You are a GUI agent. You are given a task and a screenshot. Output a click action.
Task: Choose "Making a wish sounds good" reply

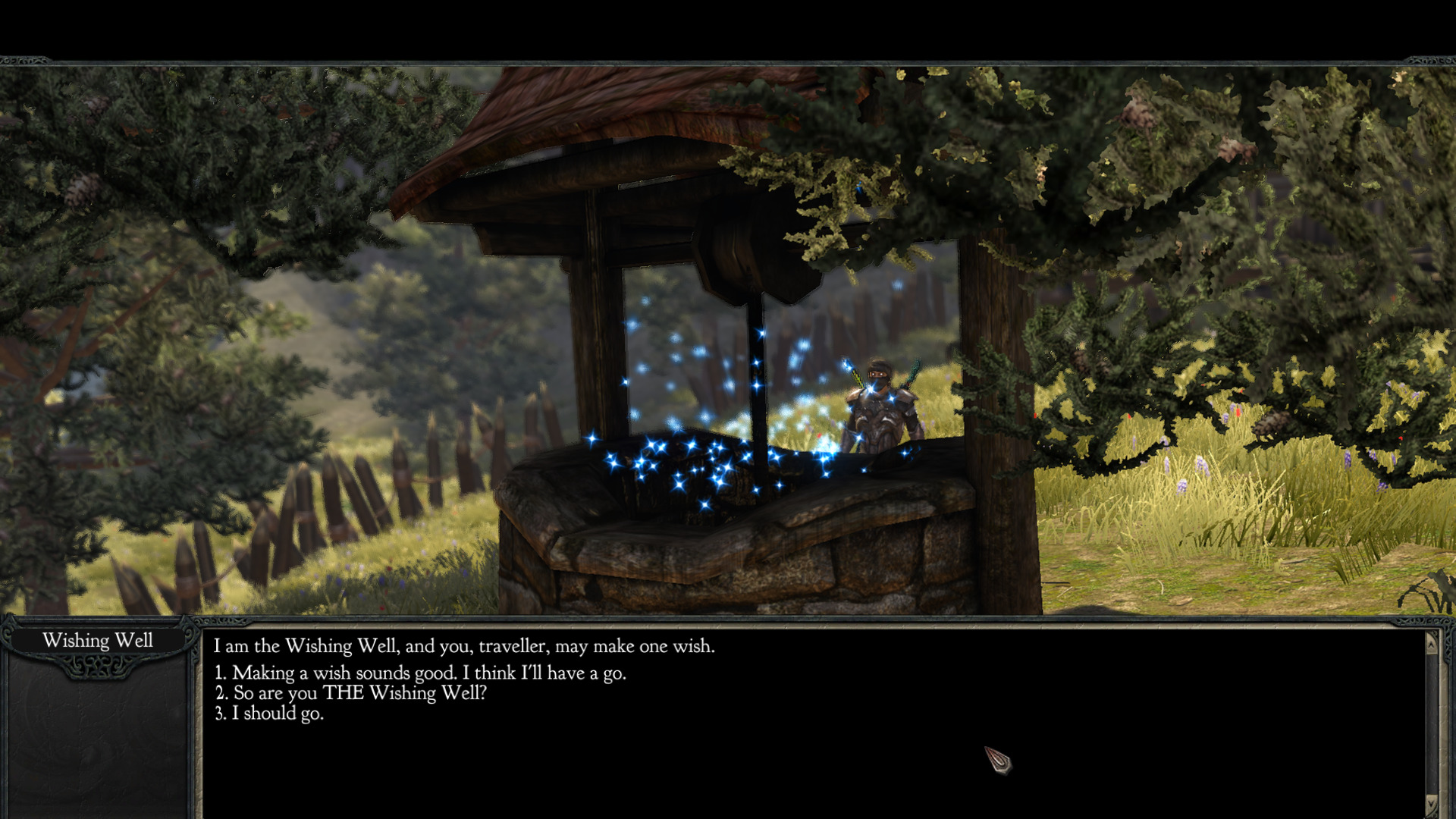[x=428, y=673]
